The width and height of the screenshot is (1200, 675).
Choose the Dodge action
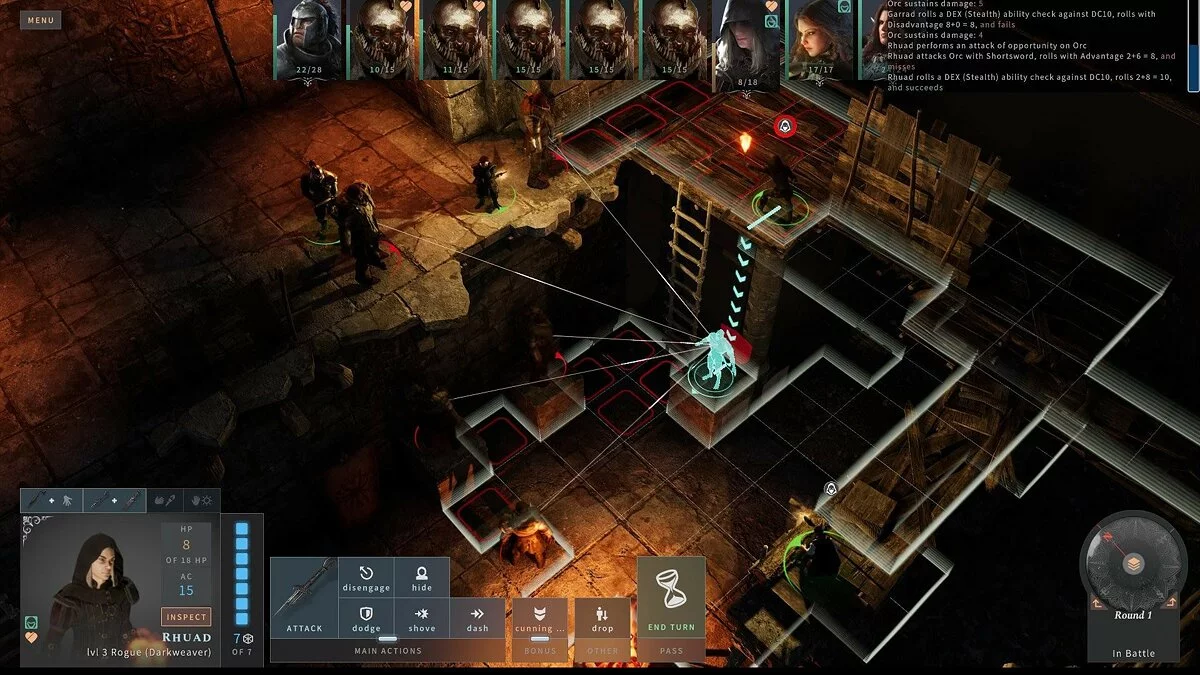[x=366, y=619]
